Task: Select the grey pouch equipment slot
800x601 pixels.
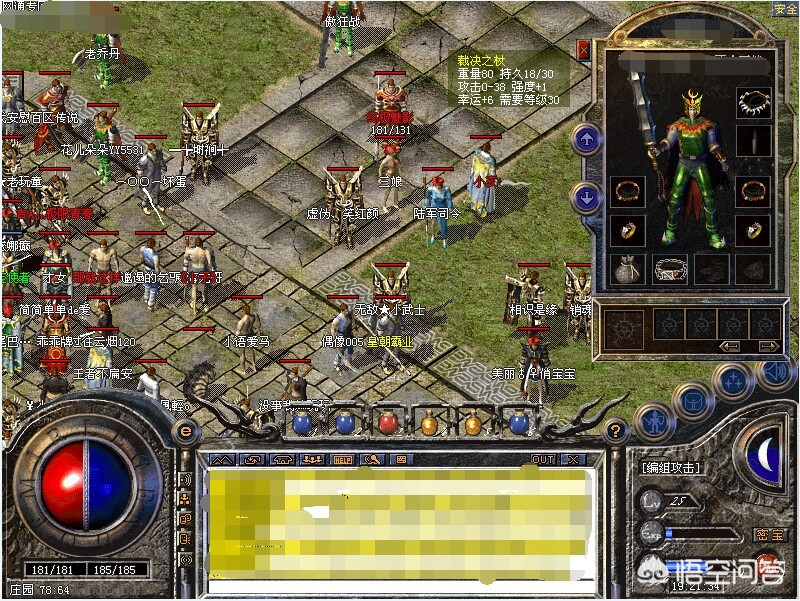Action: click(x=627, y=267)
